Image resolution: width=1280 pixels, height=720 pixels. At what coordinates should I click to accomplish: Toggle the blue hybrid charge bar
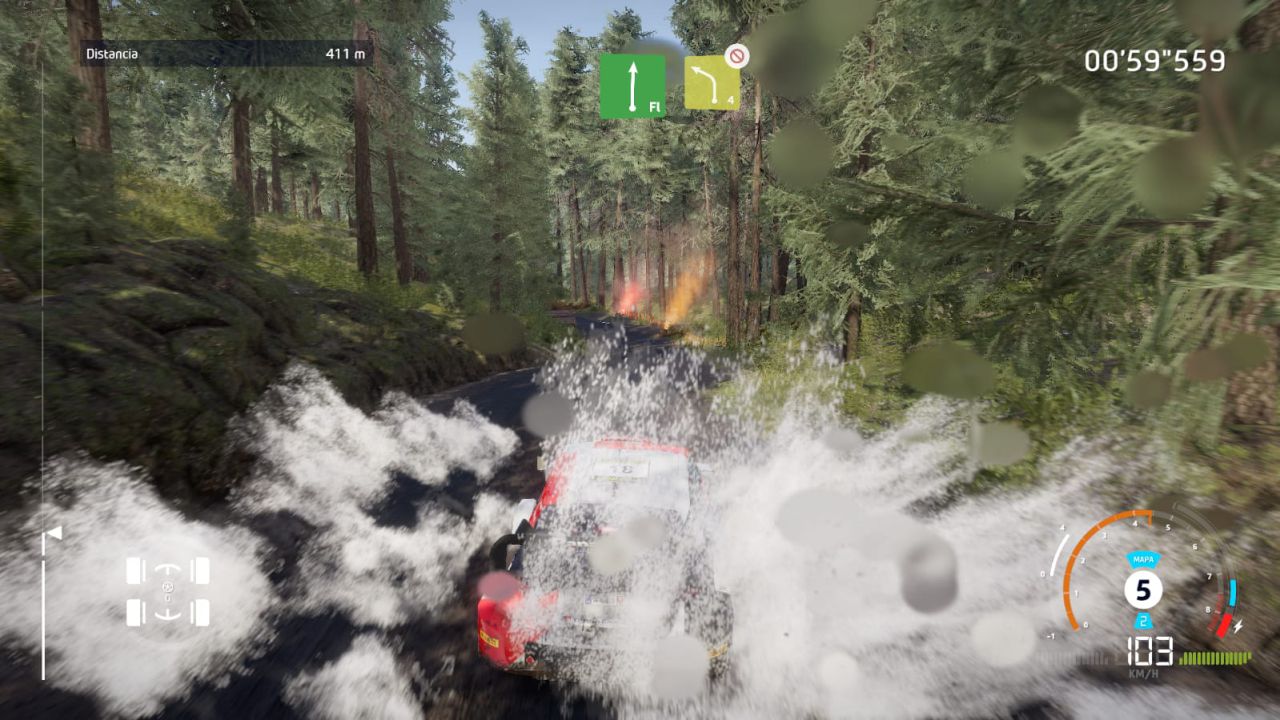[1231, 592]
